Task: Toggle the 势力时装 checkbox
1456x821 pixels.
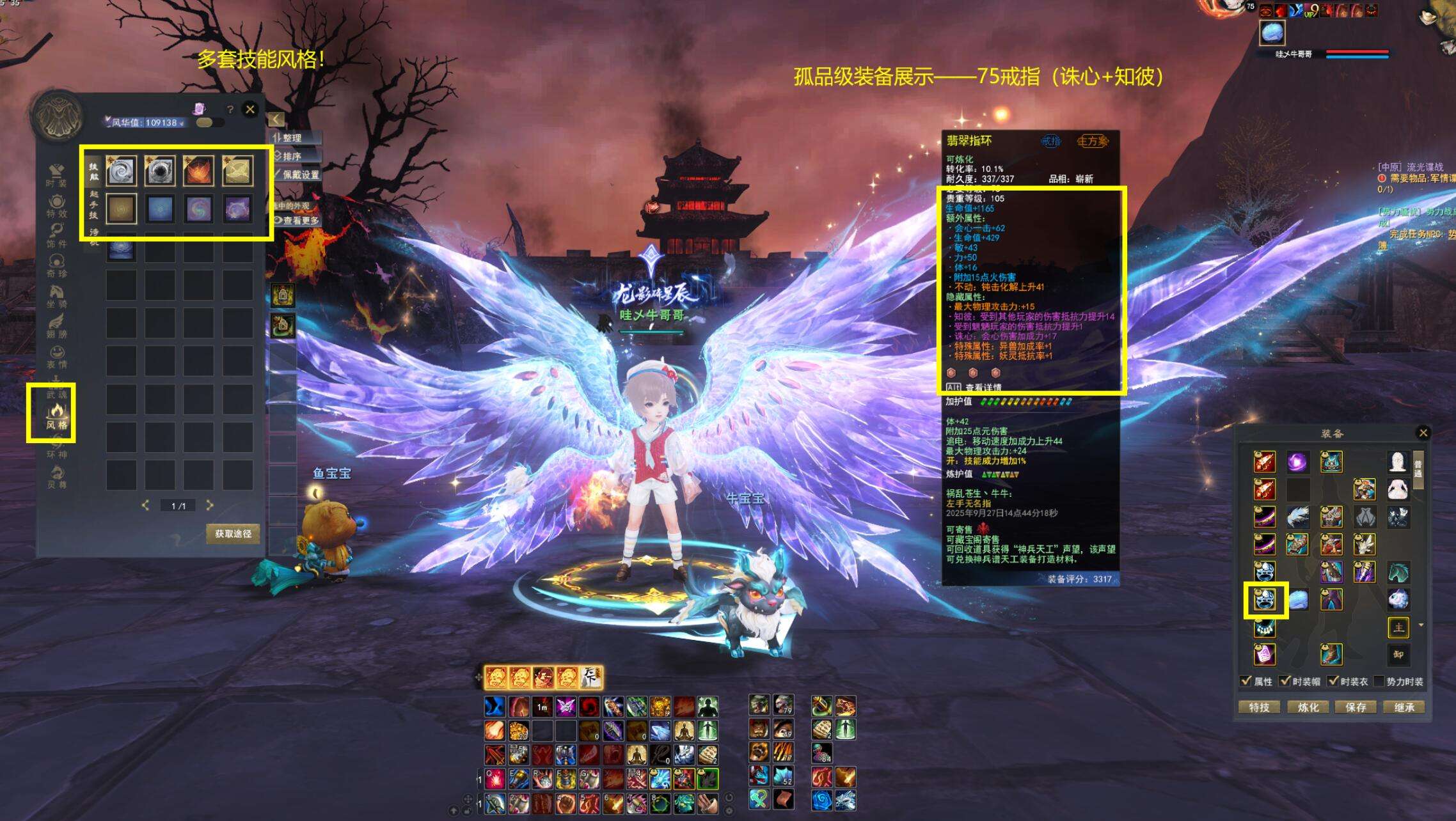Action: tap(1379, 682)
